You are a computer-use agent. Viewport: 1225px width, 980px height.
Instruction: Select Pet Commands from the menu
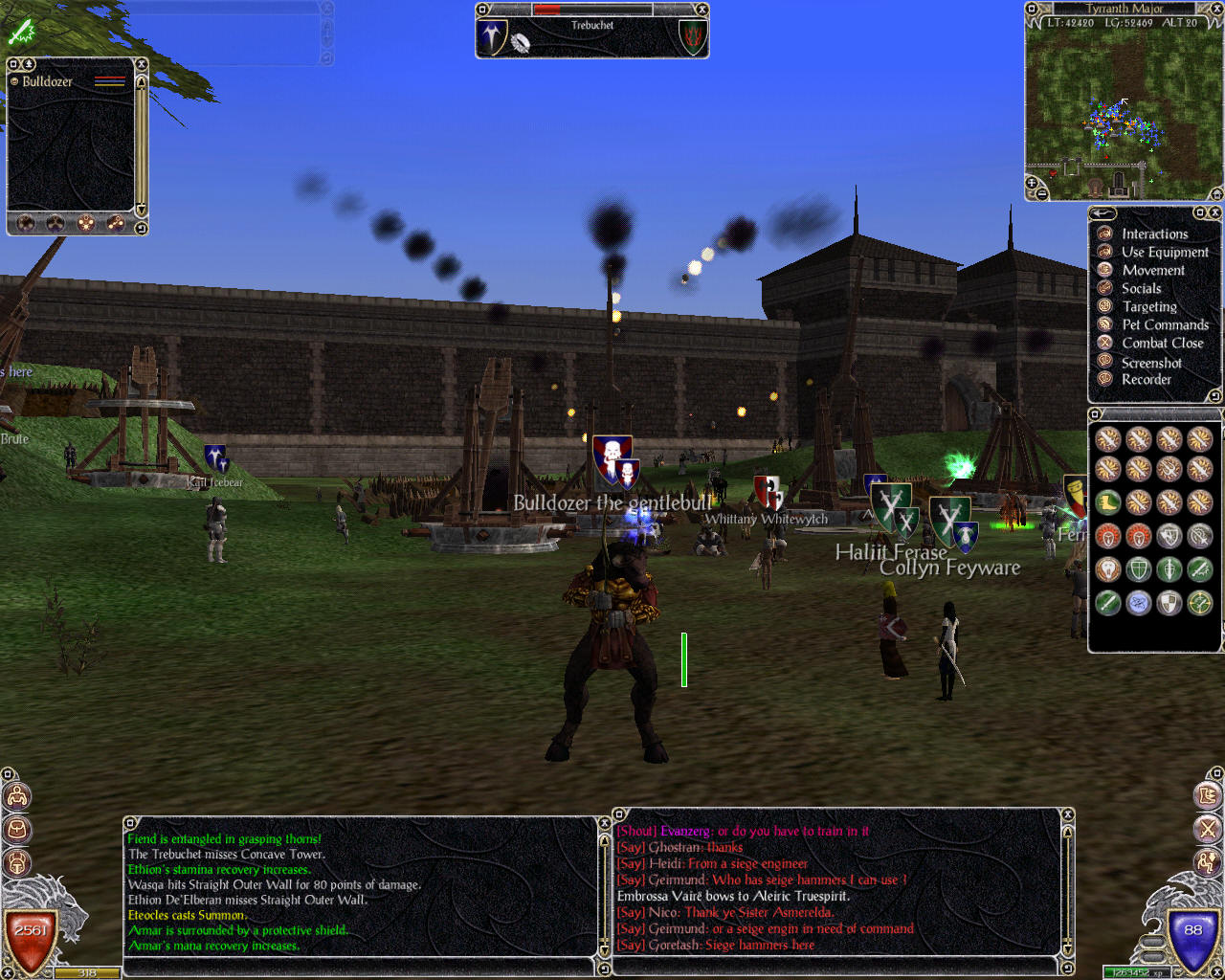click(1164, 324)
